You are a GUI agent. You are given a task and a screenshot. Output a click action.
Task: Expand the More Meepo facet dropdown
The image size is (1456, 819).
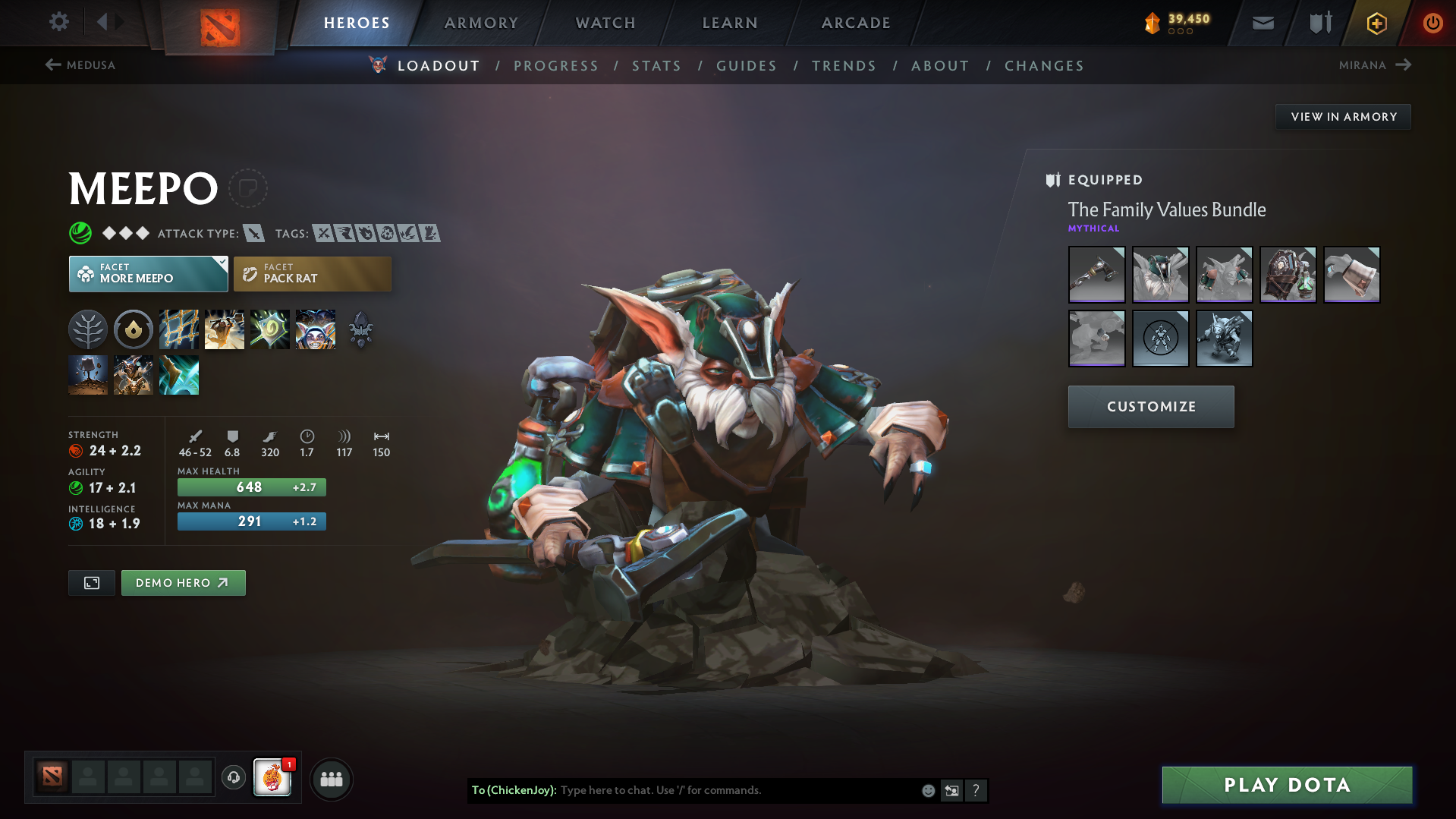coord(221,263)
